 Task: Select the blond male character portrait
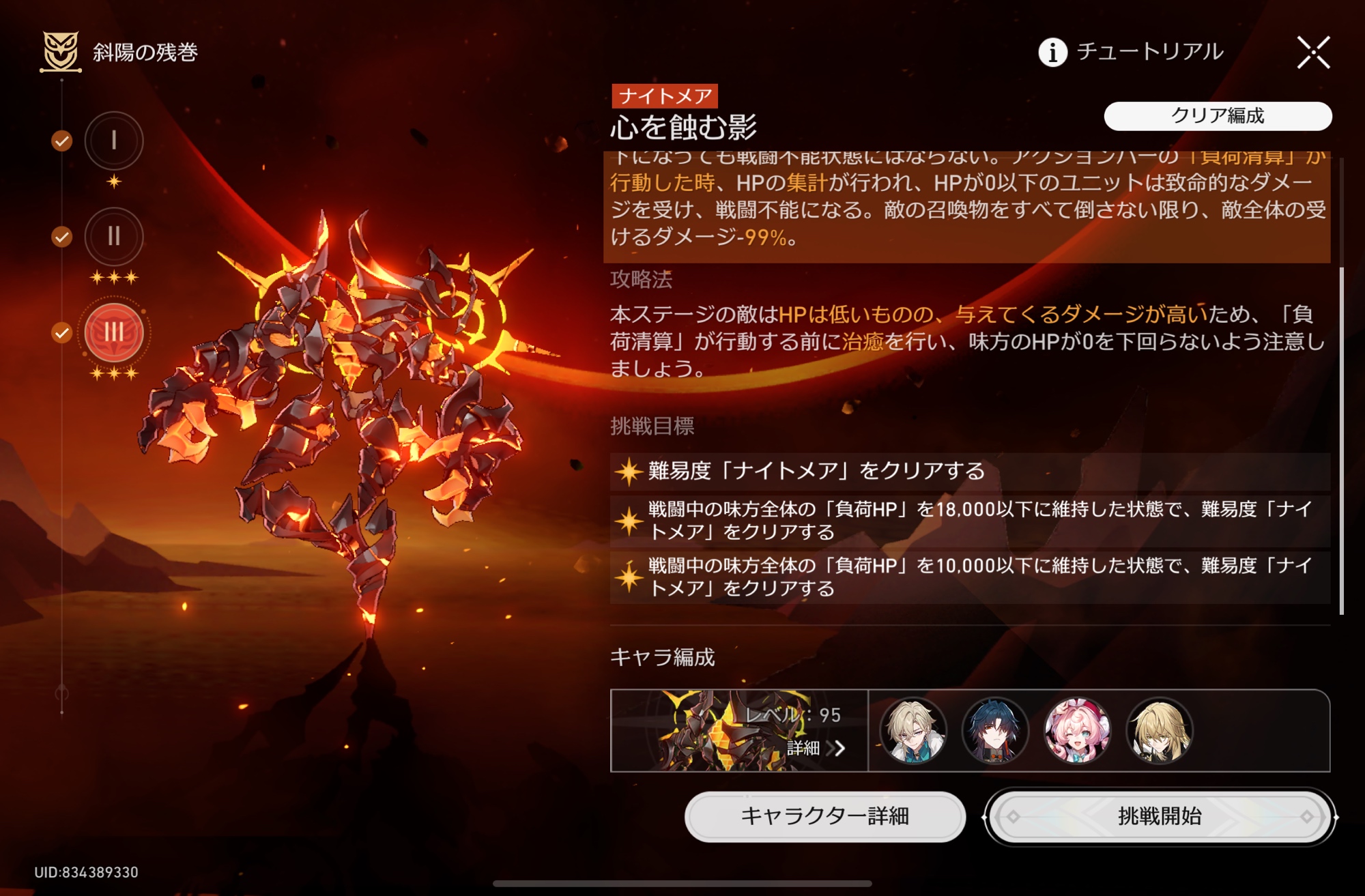[913, 731]
